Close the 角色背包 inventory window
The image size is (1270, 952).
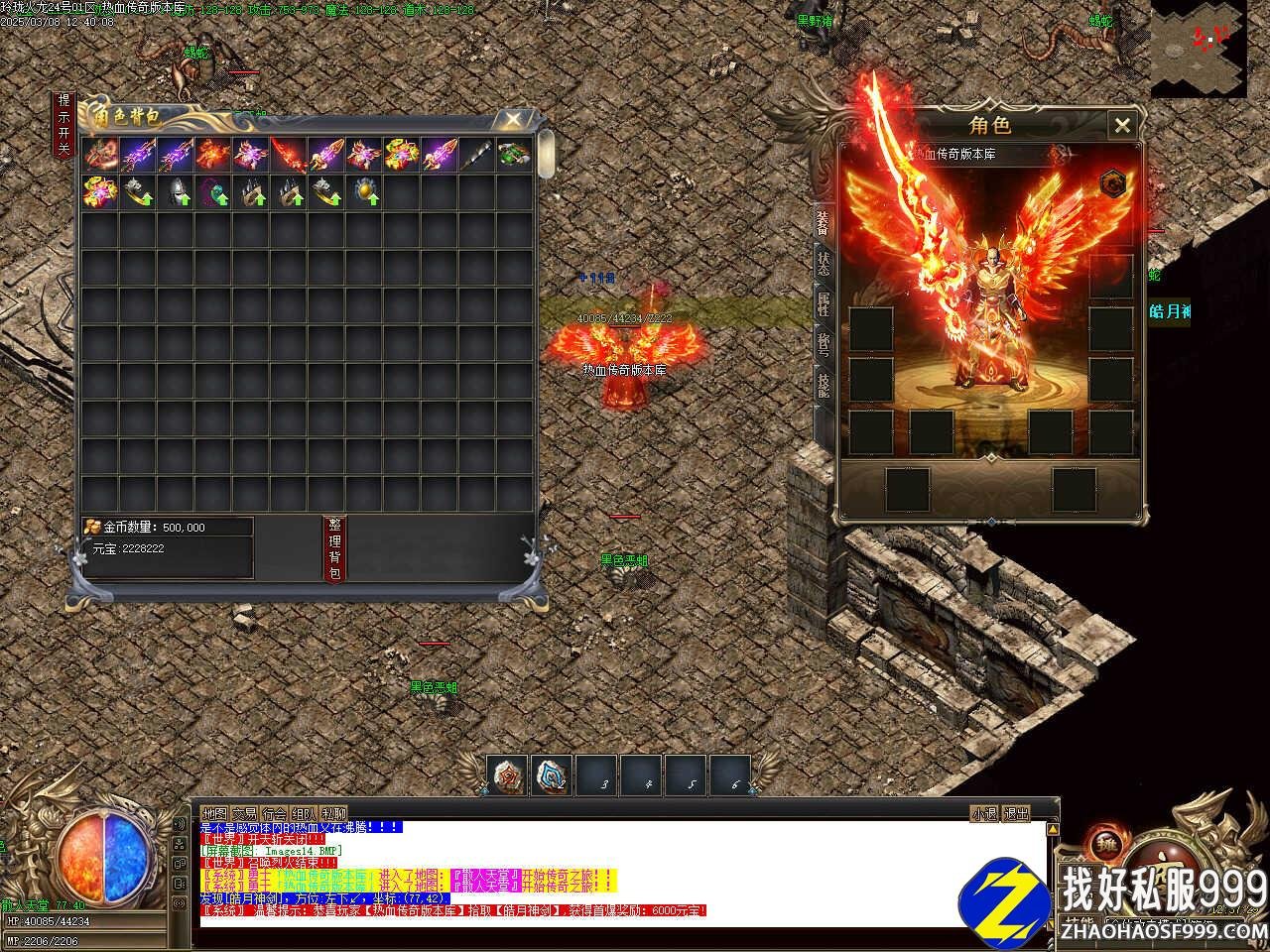point(512,120)
